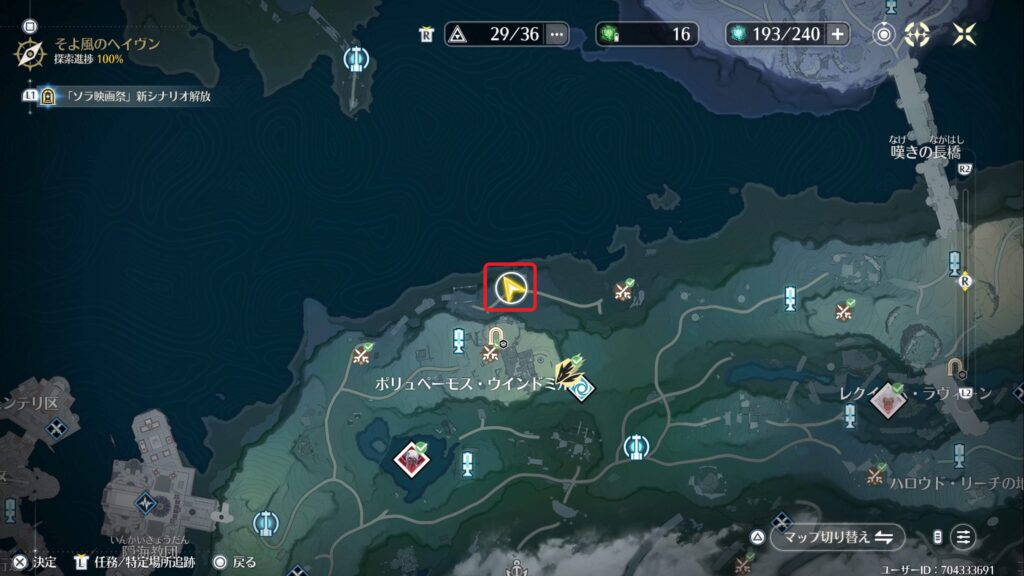Add more of the 193/240 resource
Screen dimensions: 1024x576
tap(837, 34)
